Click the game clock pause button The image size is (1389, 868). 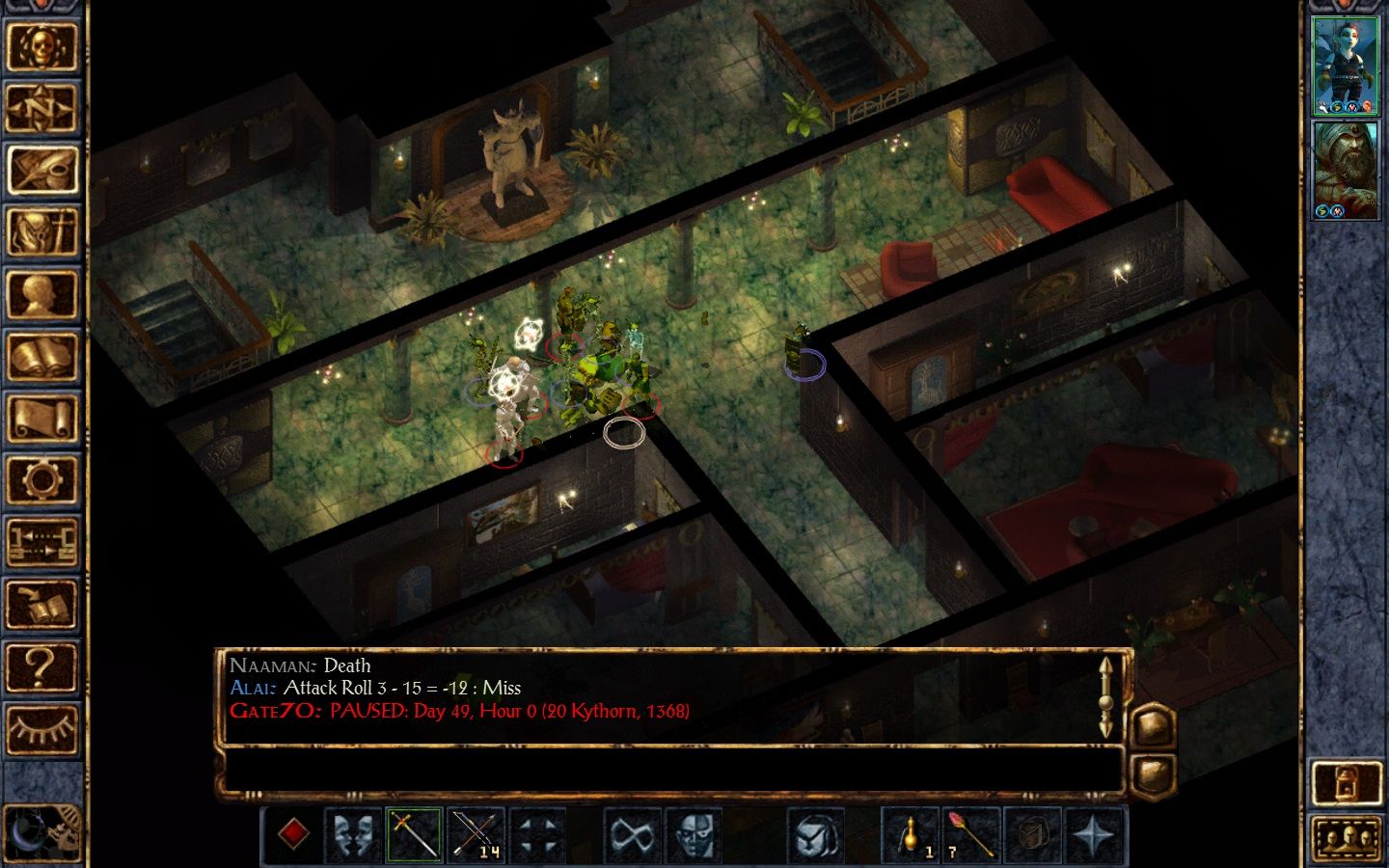pos(41,833)
